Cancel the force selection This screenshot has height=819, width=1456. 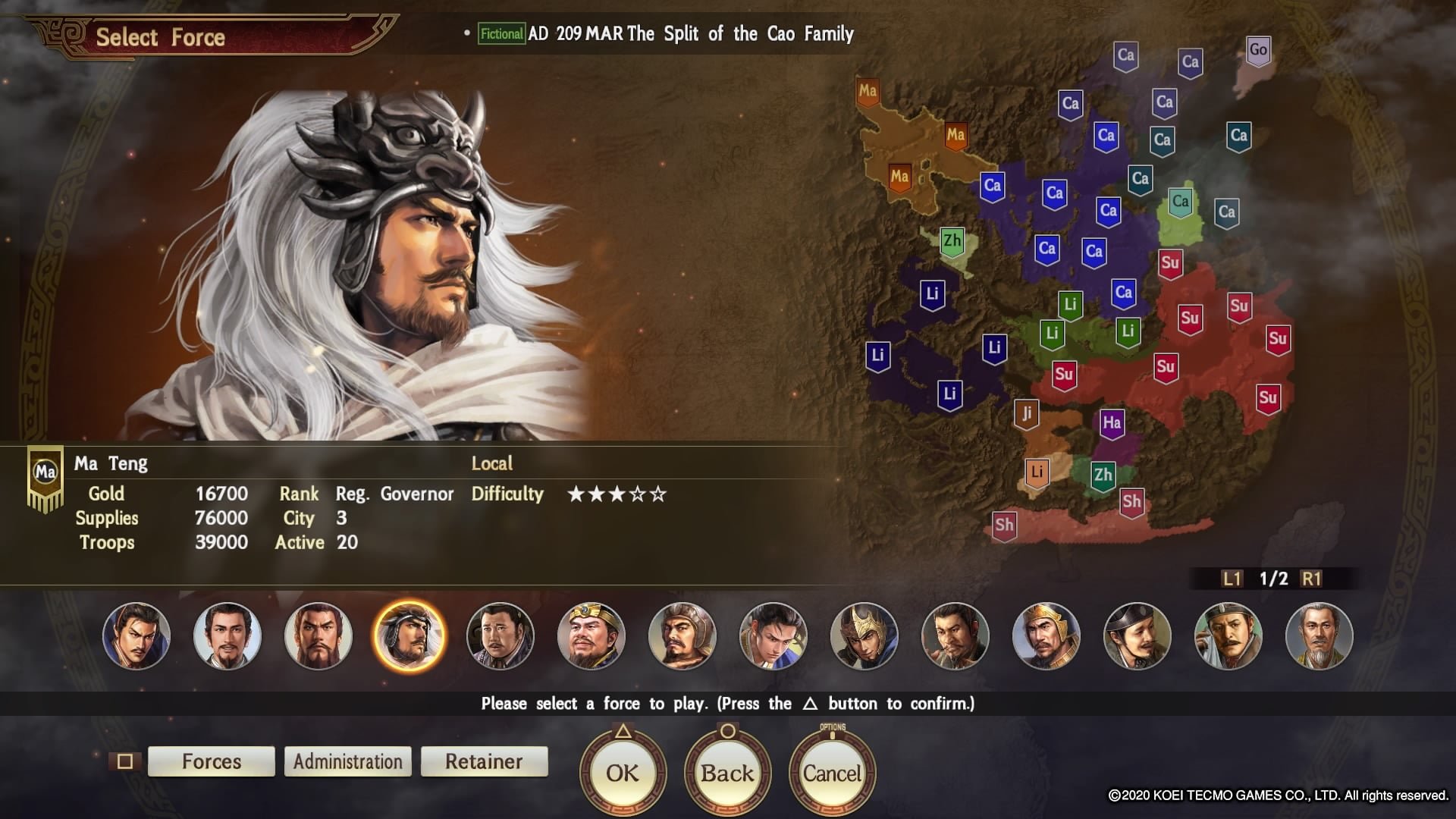pyautogui.click(x=832, y=773)
